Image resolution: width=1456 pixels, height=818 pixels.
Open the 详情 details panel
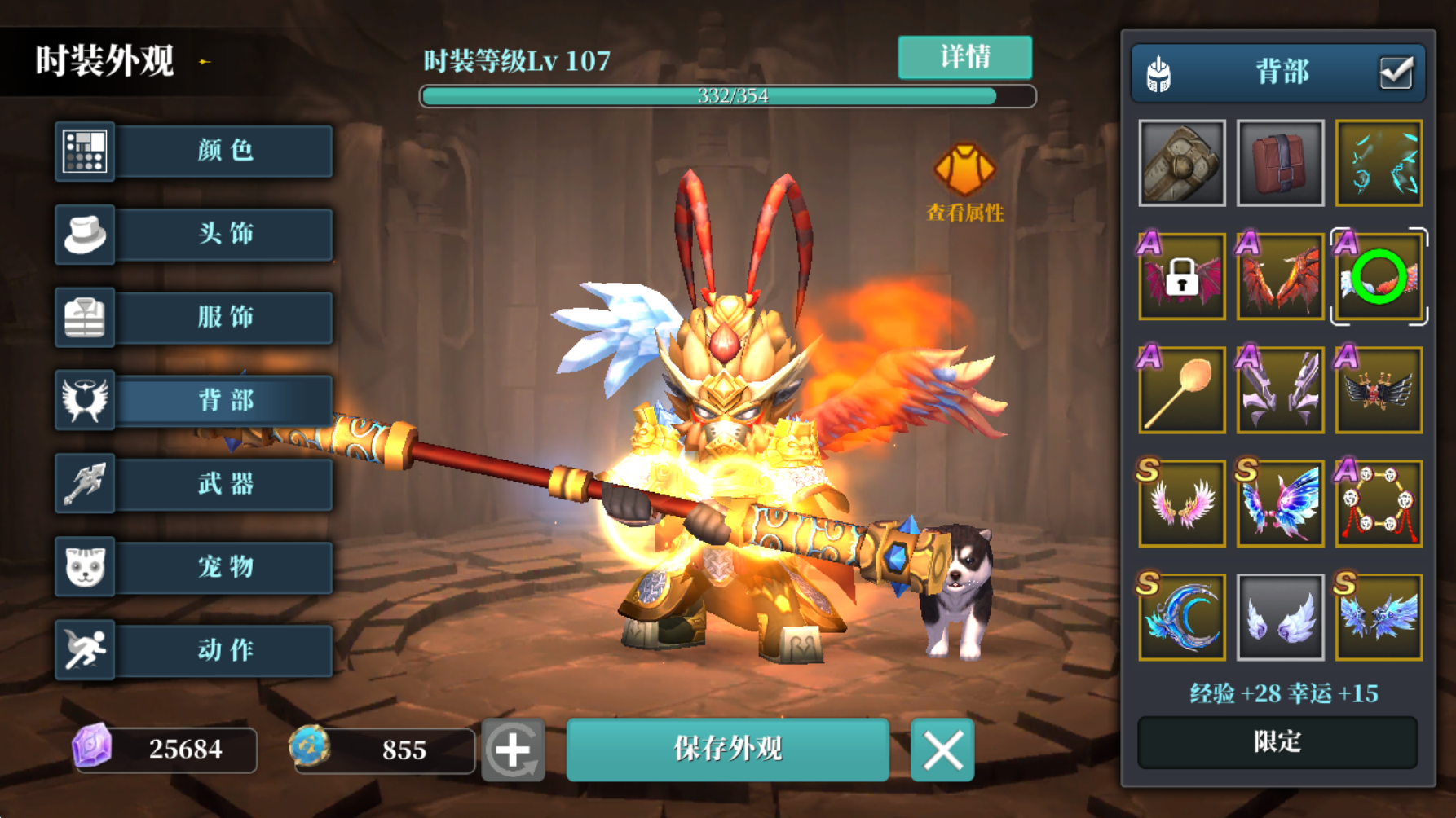(x=964, y=57)
